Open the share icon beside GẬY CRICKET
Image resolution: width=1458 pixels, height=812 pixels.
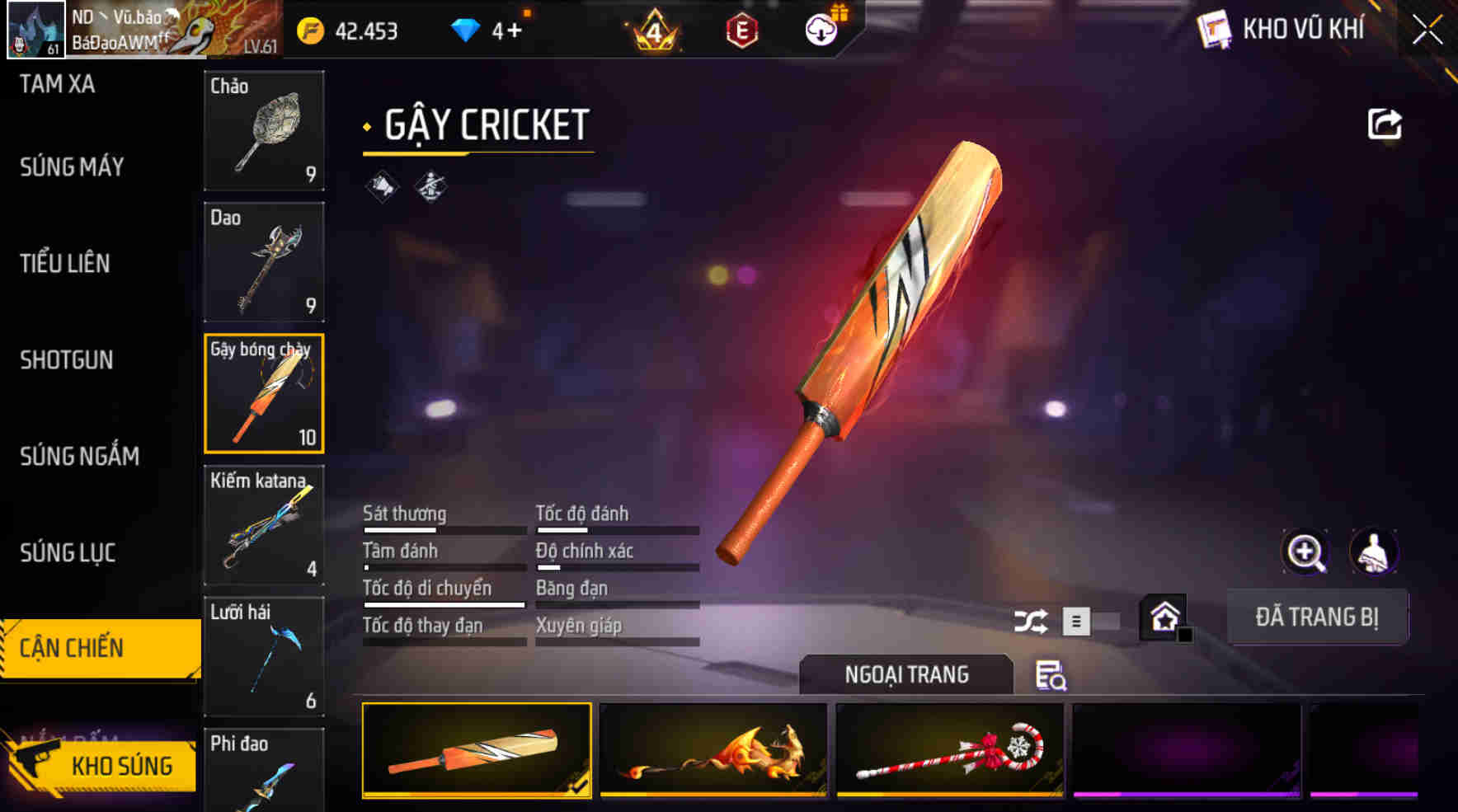coord(1384,124)
